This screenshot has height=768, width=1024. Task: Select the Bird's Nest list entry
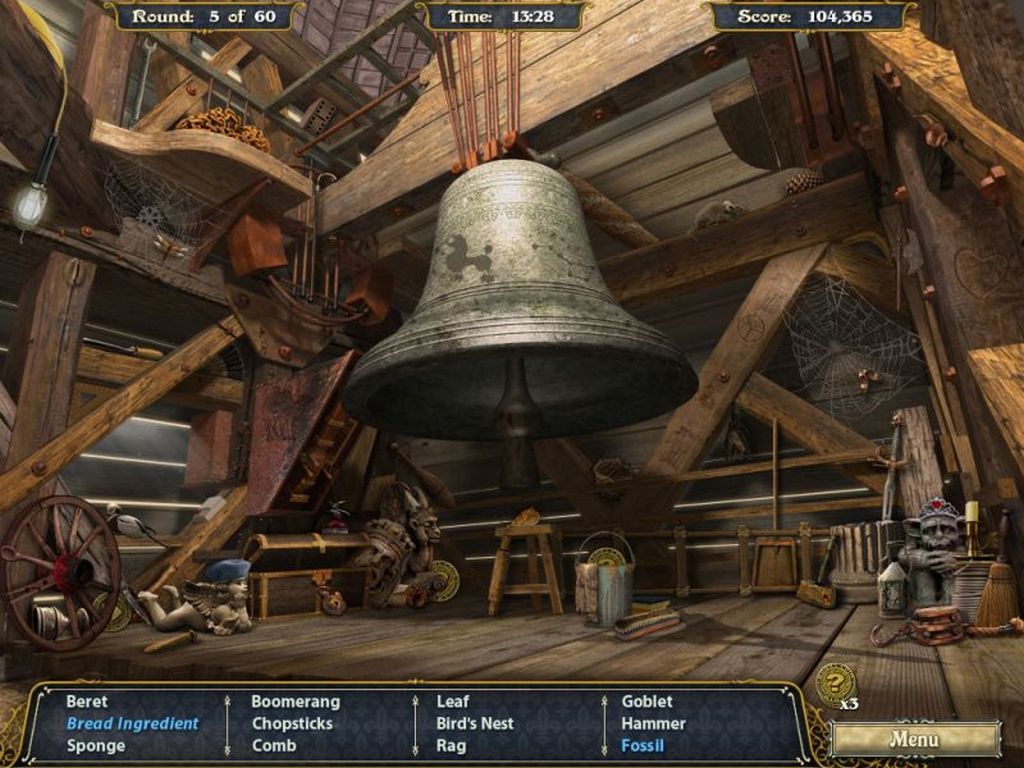tap(474, 724)
